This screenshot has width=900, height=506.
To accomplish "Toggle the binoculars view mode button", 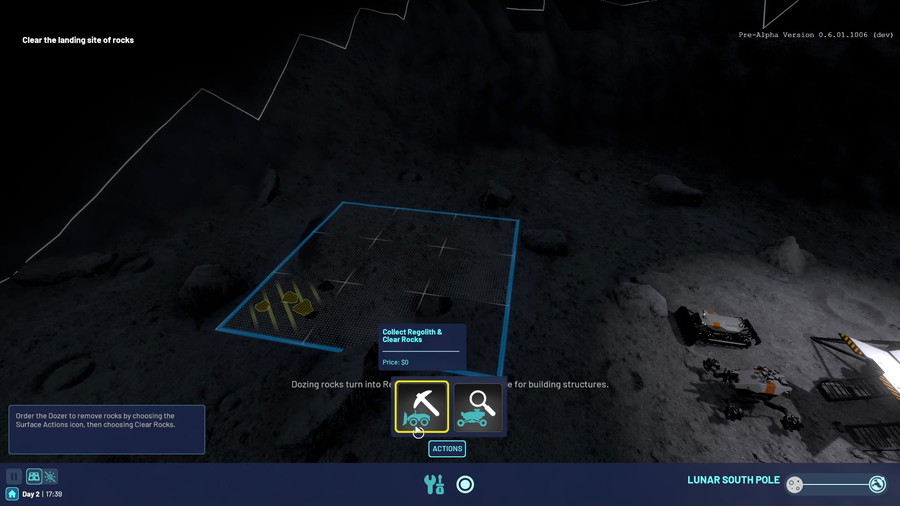I will pos(34,477).
